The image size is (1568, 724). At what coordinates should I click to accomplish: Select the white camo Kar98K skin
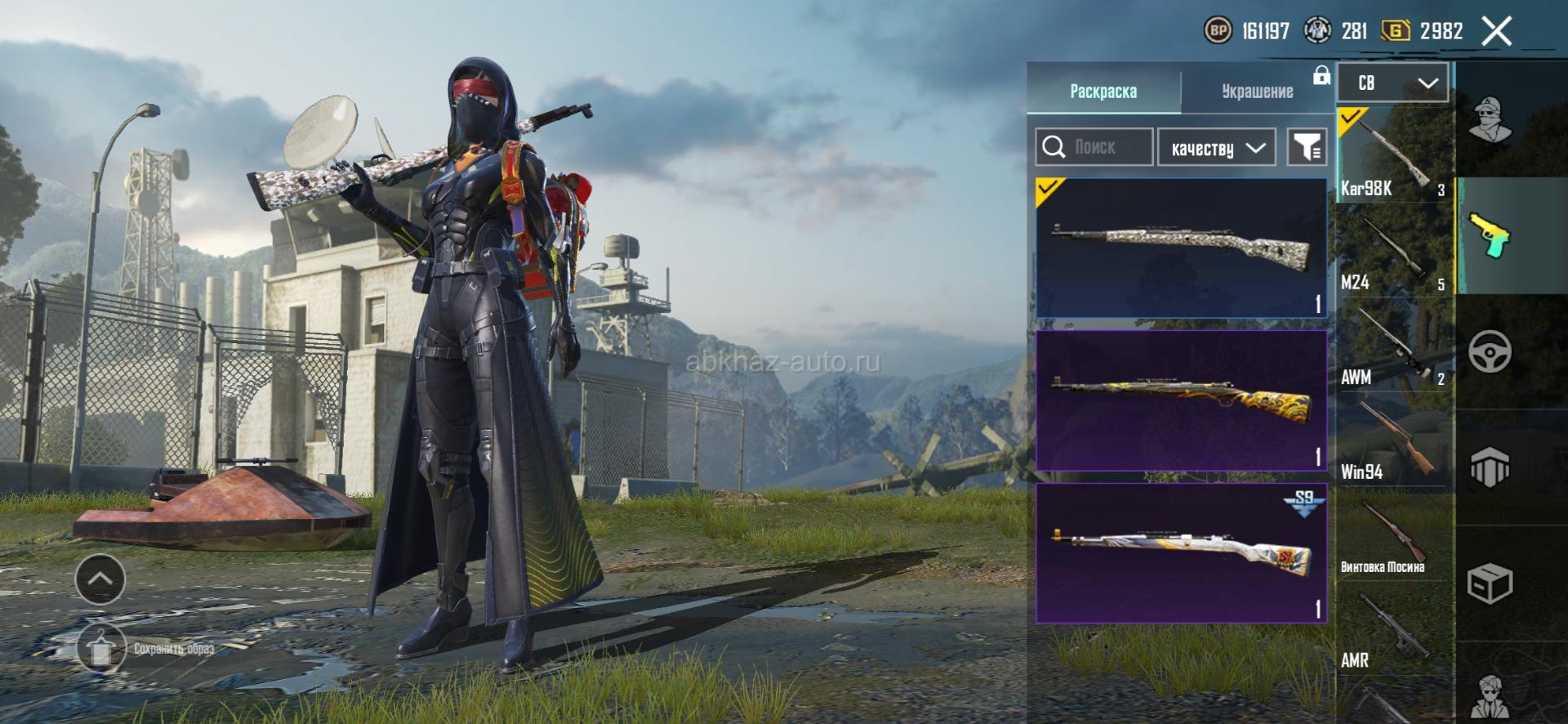1181,248
